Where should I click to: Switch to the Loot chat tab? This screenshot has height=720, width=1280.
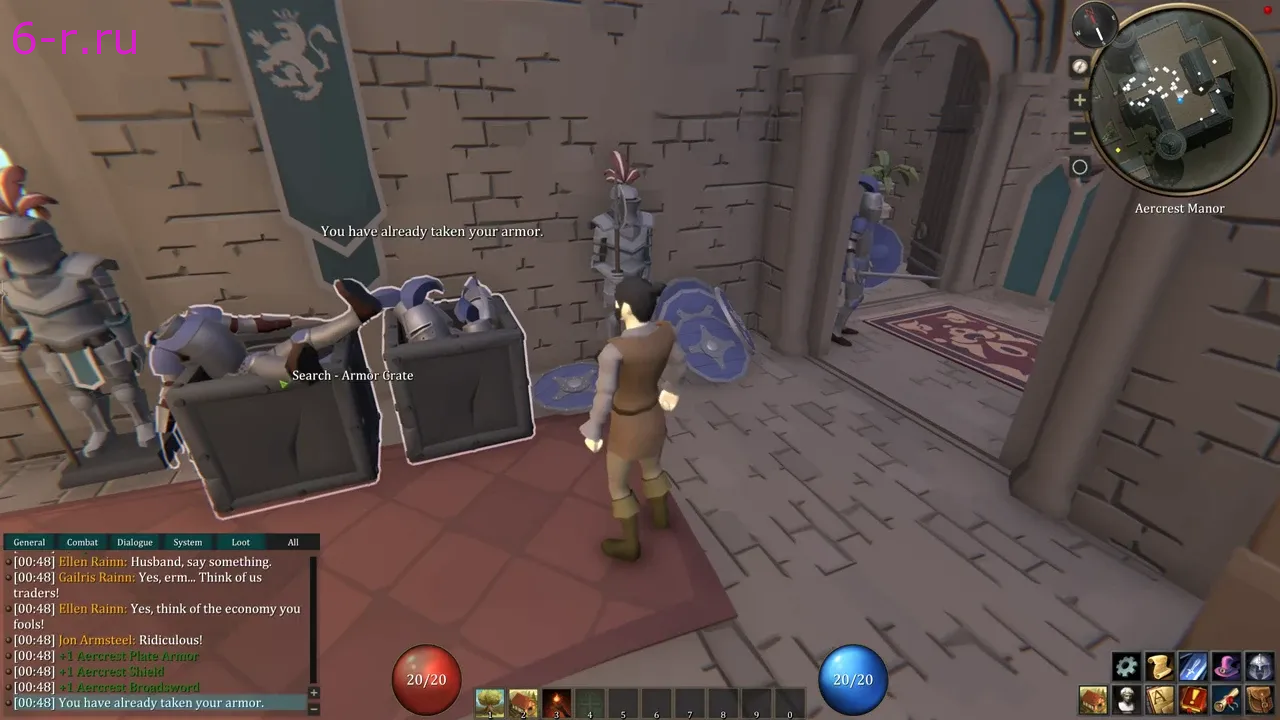(x=241, y=542)
